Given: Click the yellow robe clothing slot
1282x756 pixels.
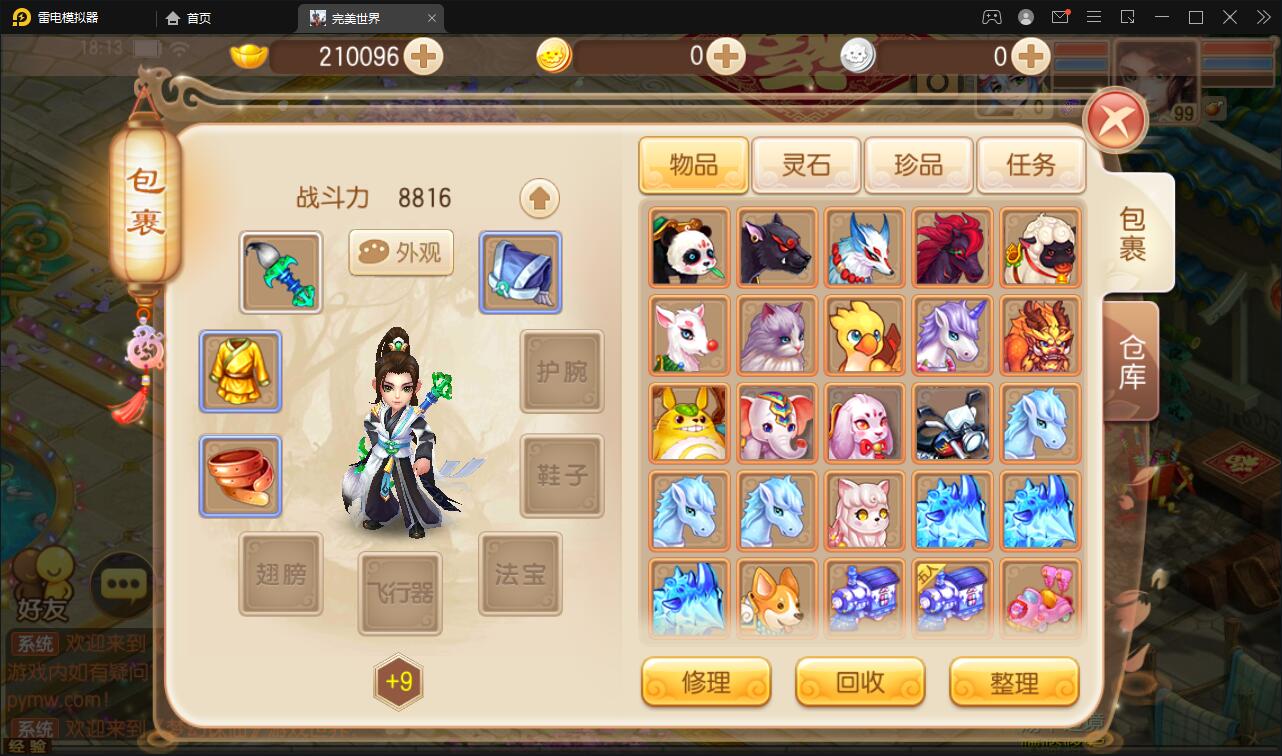Looking at the screenshot, I should click(240, 372).
